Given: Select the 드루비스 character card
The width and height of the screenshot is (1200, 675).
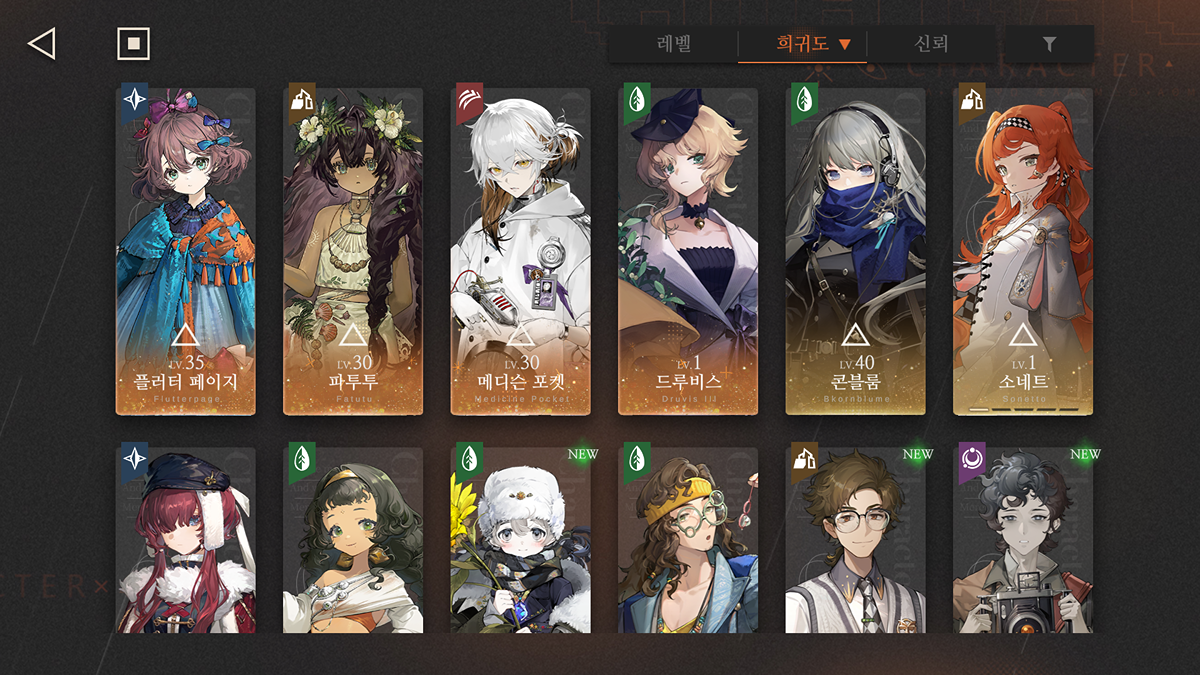Looking at the screenshot, I should click(688, 251).
